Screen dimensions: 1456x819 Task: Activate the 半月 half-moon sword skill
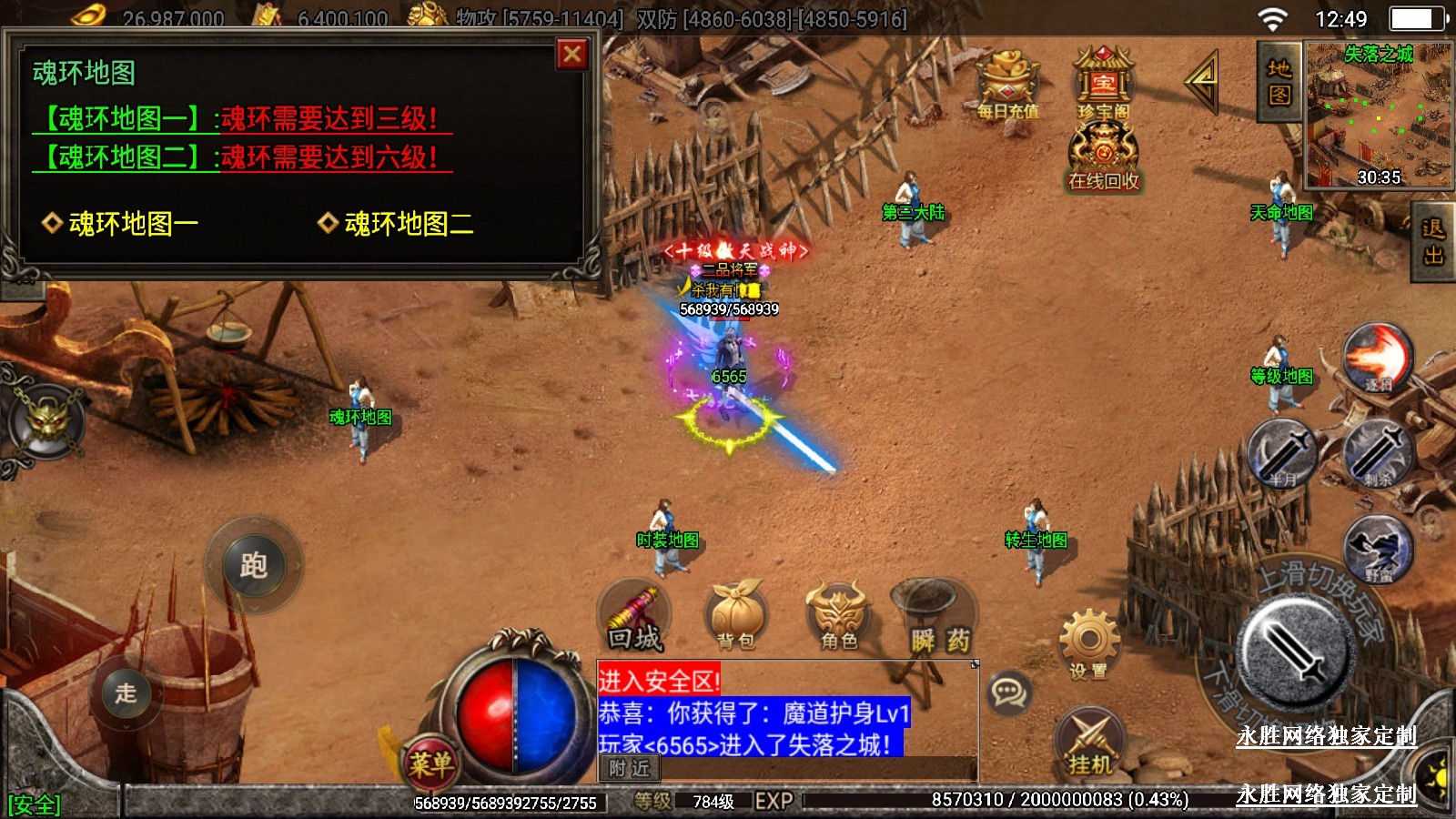tap(1282, 452)
